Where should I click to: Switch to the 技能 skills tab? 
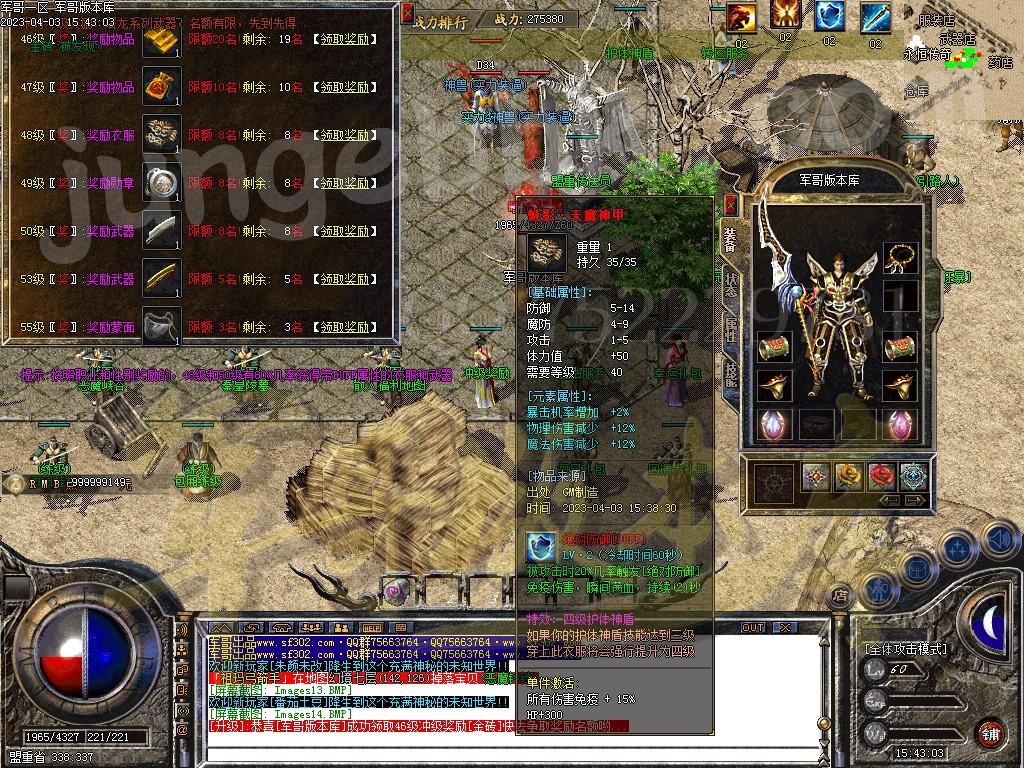pyautogui.click(x=731, y=374)
